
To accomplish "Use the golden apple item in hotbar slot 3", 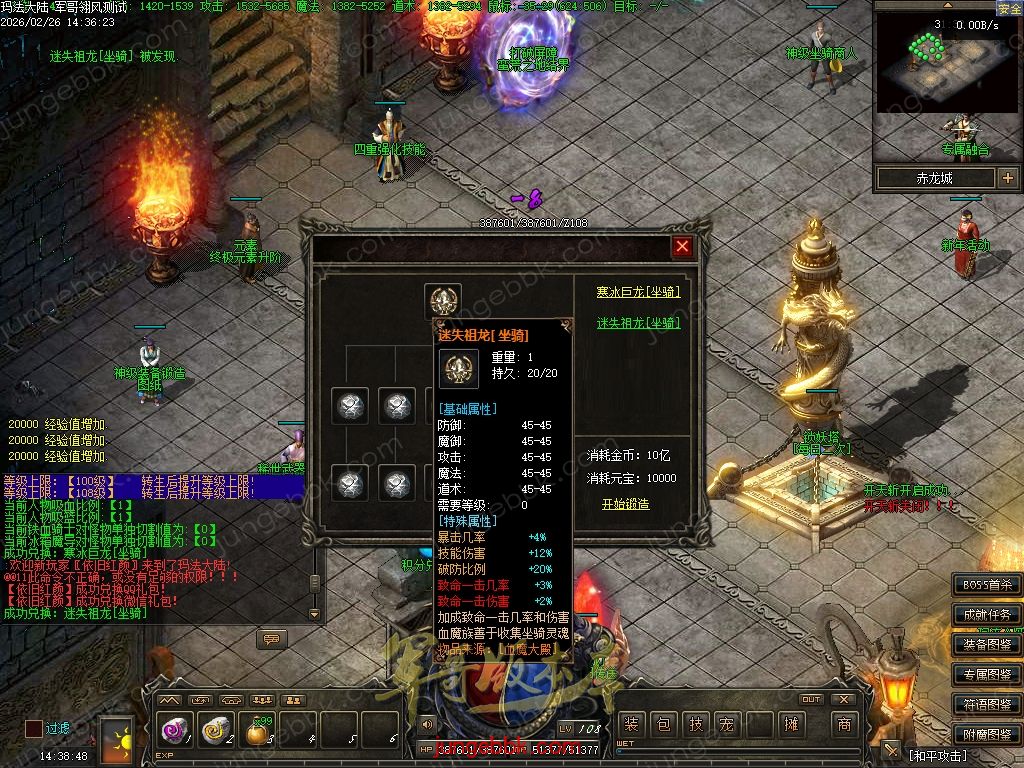I will tap(257, 732).
